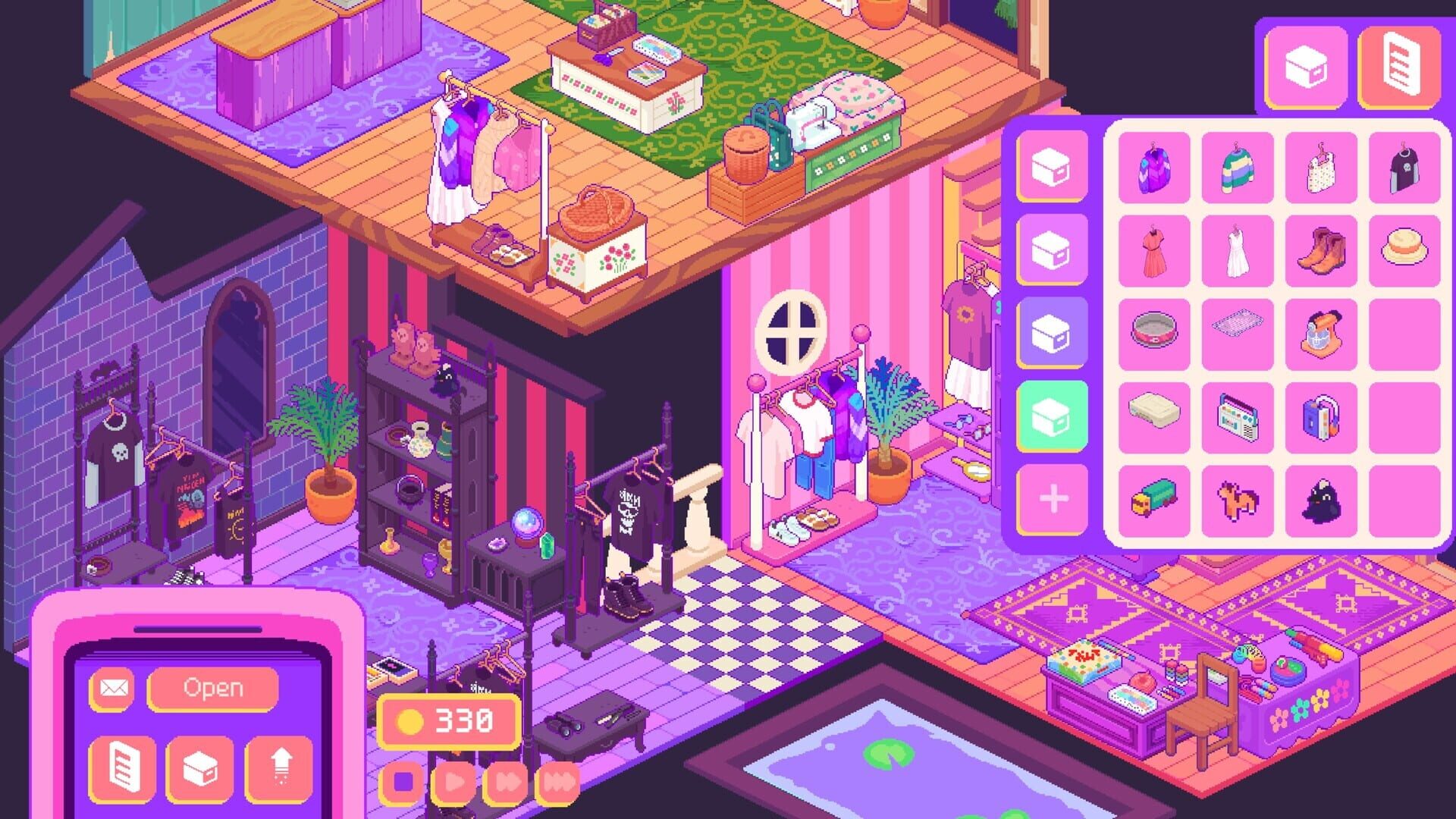This screenshot has height=819, width=1456.
Task: Open the mail app on the phone
Action: point(114,689)
